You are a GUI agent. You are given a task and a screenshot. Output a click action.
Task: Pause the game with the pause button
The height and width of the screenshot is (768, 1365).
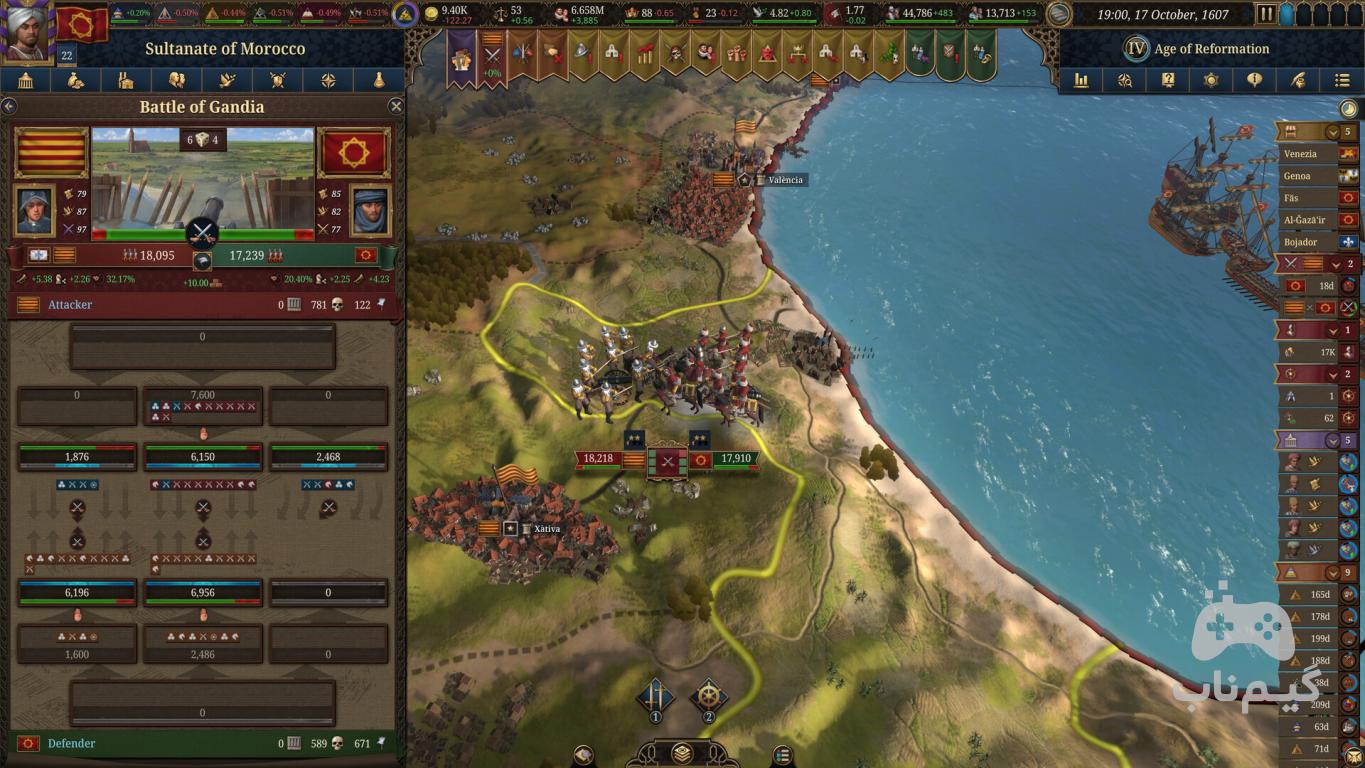(1266, 14)
